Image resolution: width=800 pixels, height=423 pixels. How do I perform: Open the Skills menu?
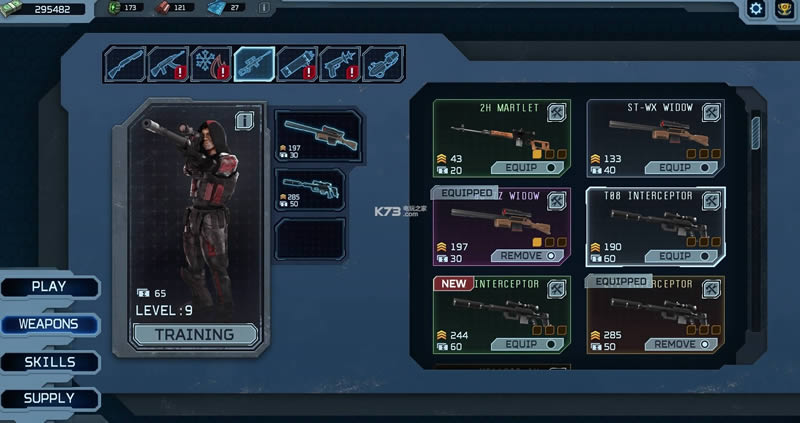click(x=49, y=362)
